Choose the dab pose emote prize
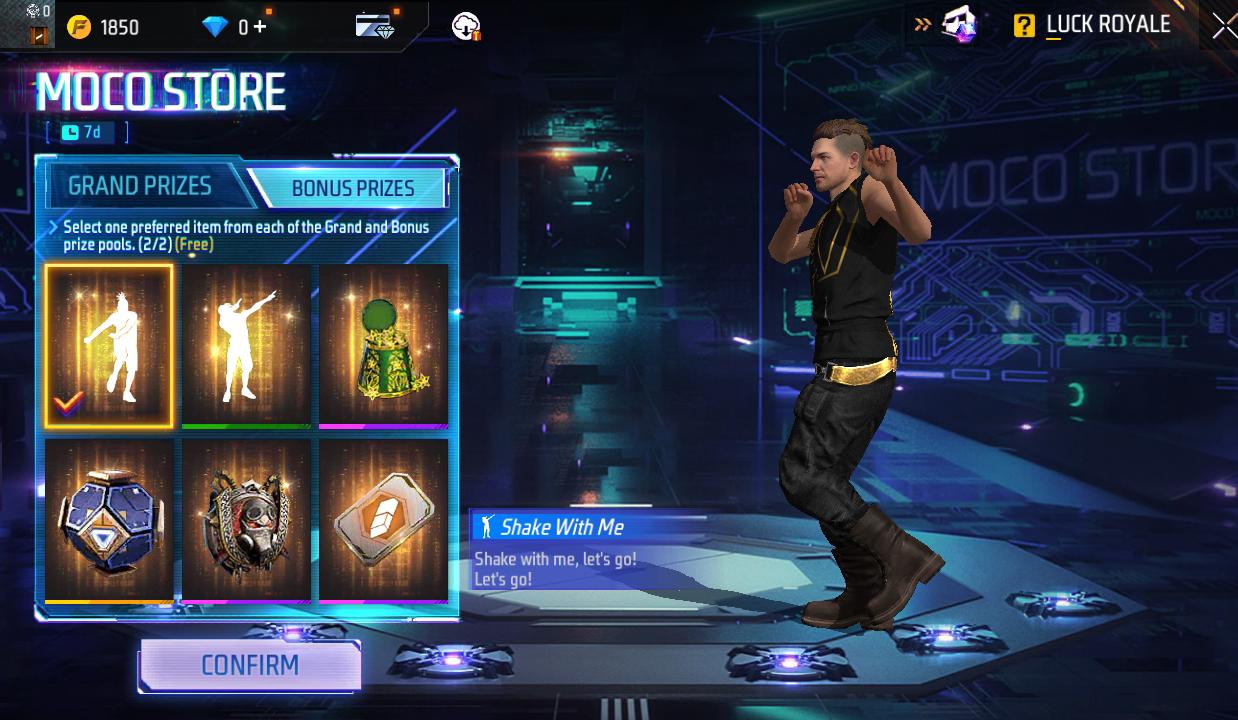Viewport: 1238px width, 720px height. coord(246,346)
